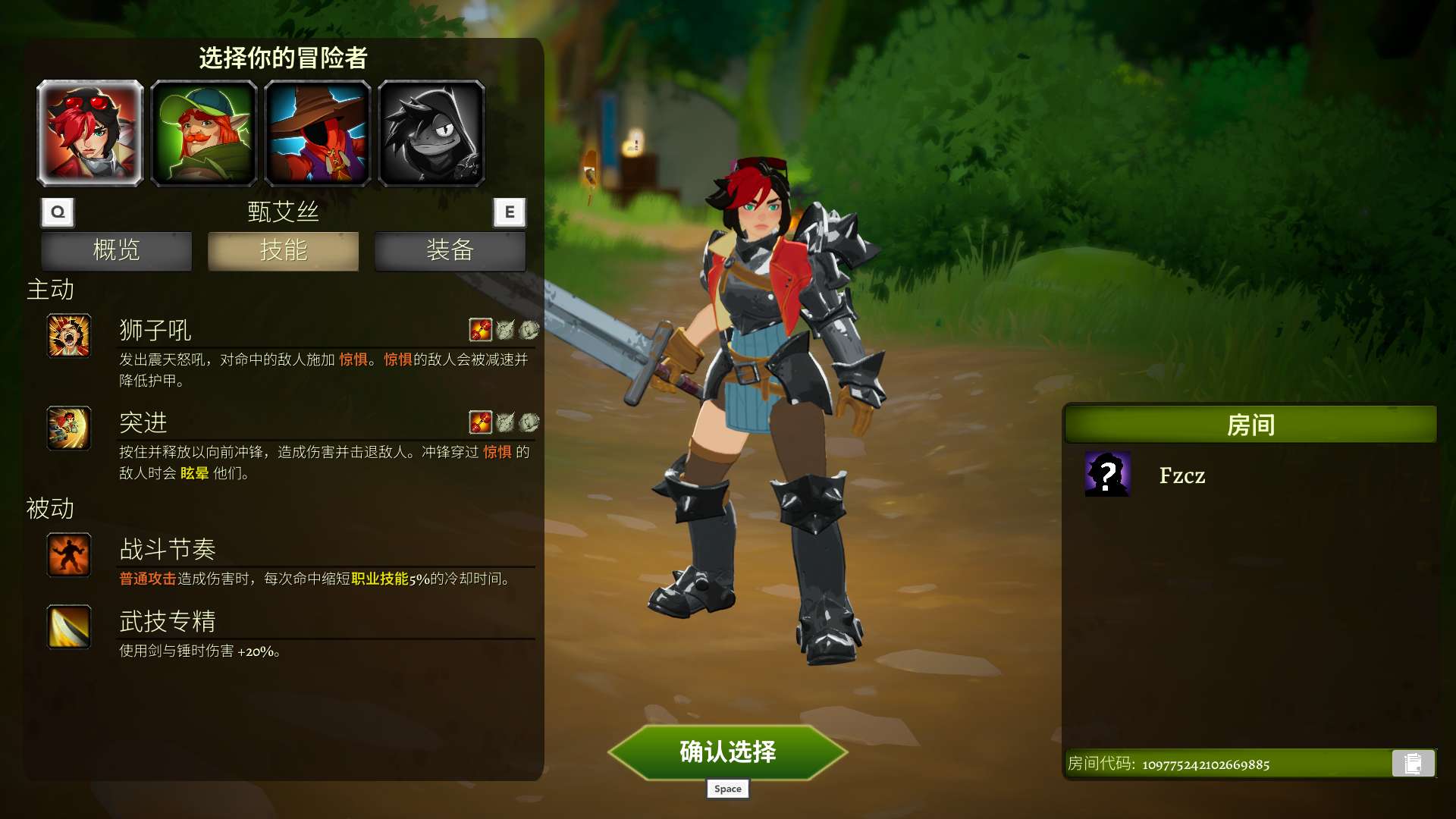1456x819 pixels.
Task: Toggle the grayed stone rune on 狮子吼
Action: [x=529, y=330]
